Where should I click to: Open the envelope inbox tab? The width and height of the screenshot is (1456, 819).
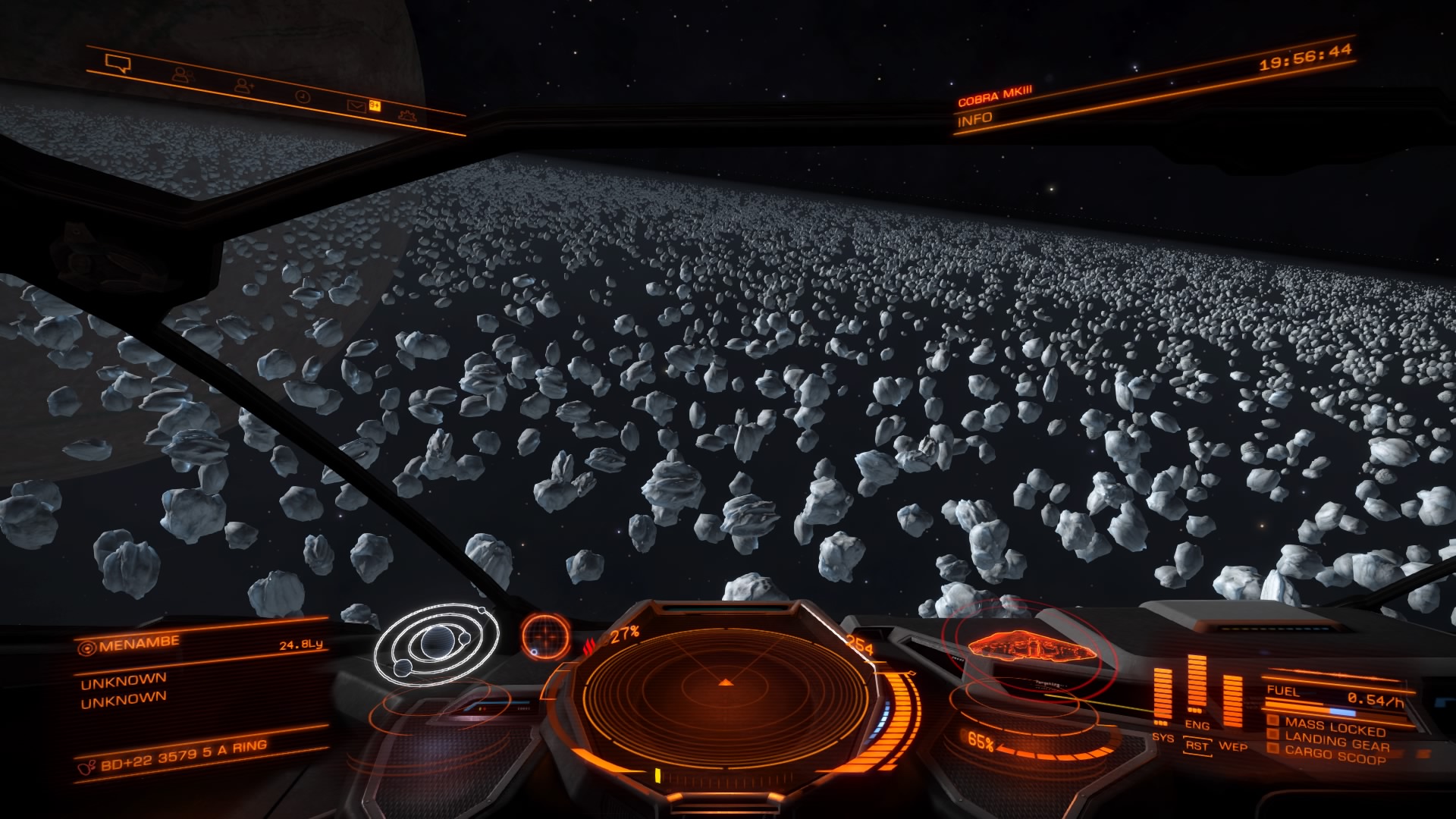(x=356, y=106)
